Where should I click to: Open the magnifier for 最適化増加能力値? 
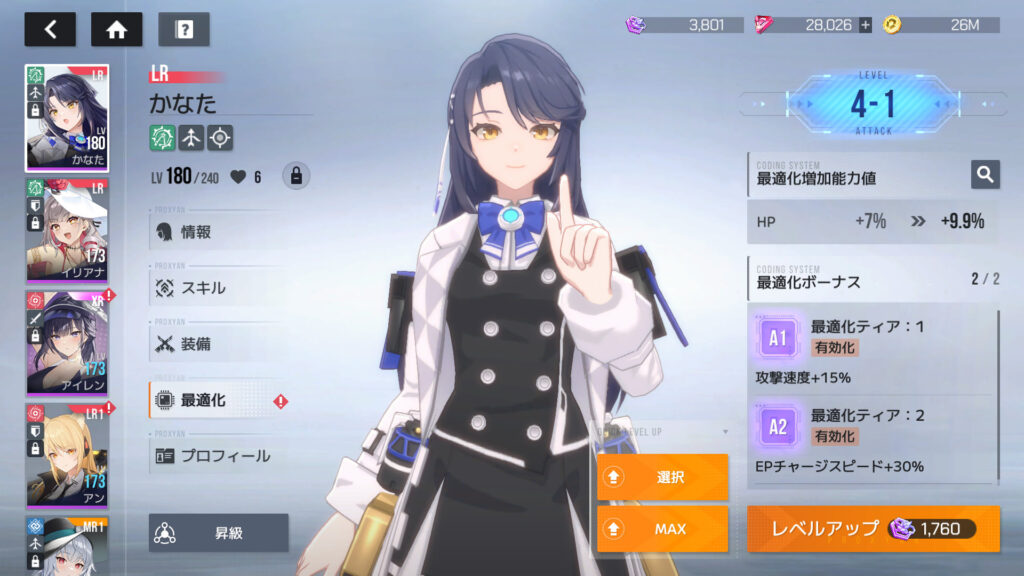tap(985, 175)
